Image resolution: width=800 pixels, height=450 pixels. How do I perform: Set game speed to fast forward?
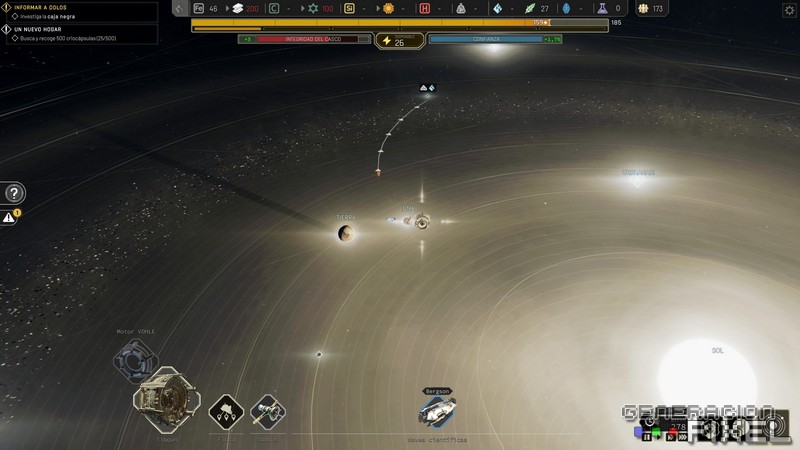(x=672, y=436)
